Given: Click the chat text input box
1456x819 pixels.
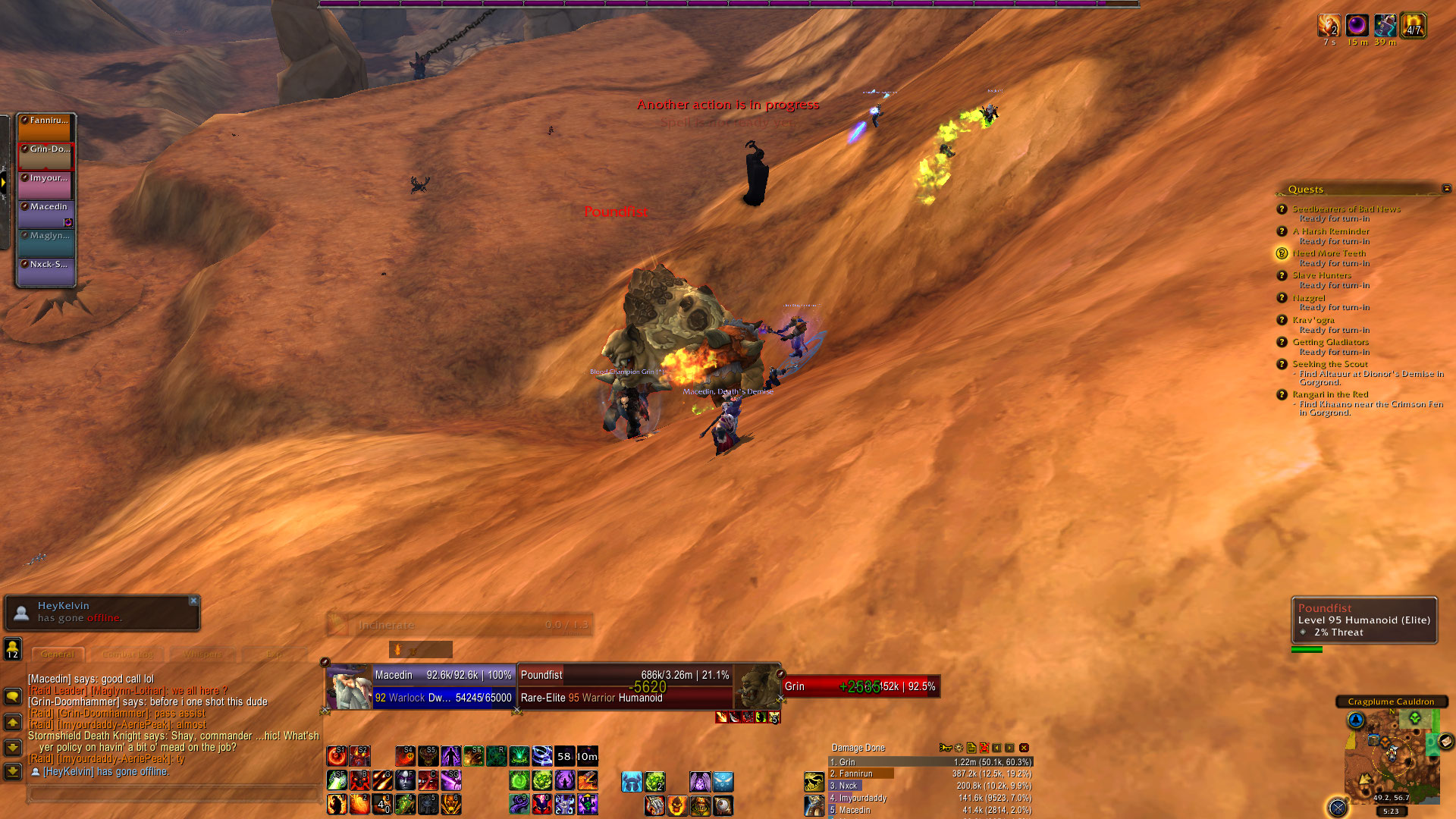Looking at the screenshot, I should [173, 793].
